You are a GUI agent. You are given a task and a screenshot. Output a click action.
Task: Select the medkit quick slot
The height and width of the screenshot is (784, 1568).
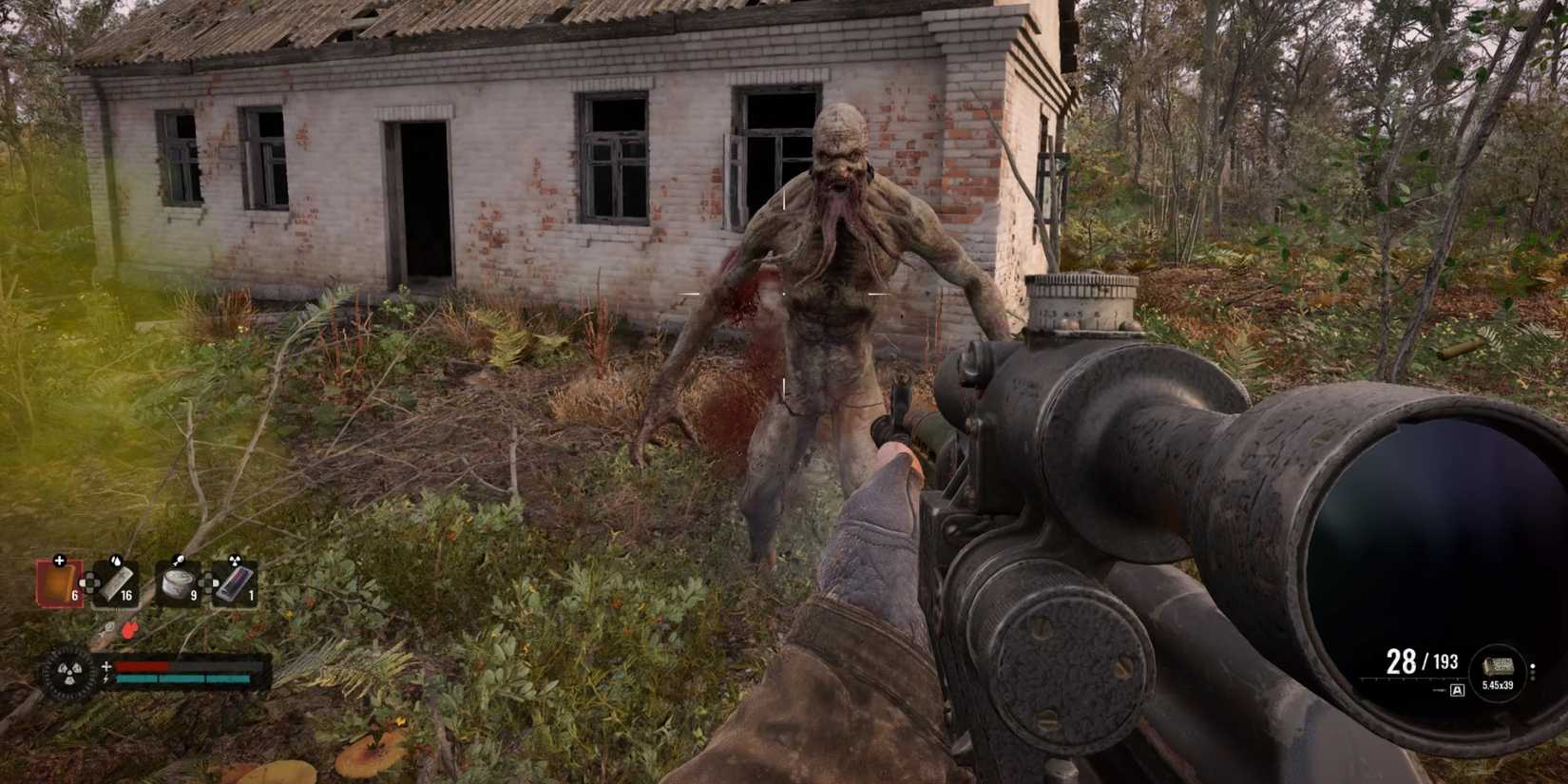tap(58, 583)
